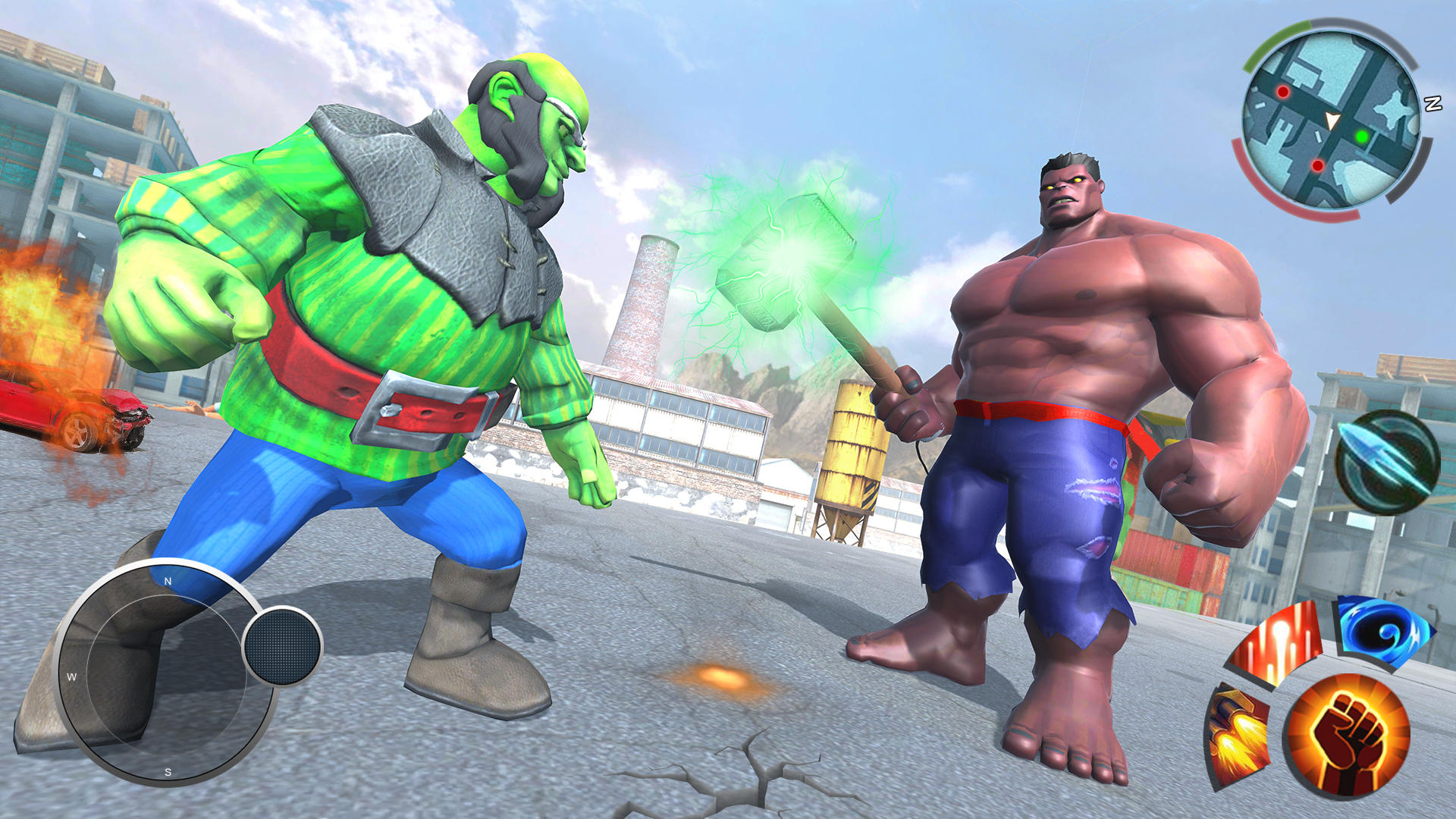Click the upper red enemy dot on the minimap
The width and height of the screenshot is (1456, 819).
coord(1283,92)
